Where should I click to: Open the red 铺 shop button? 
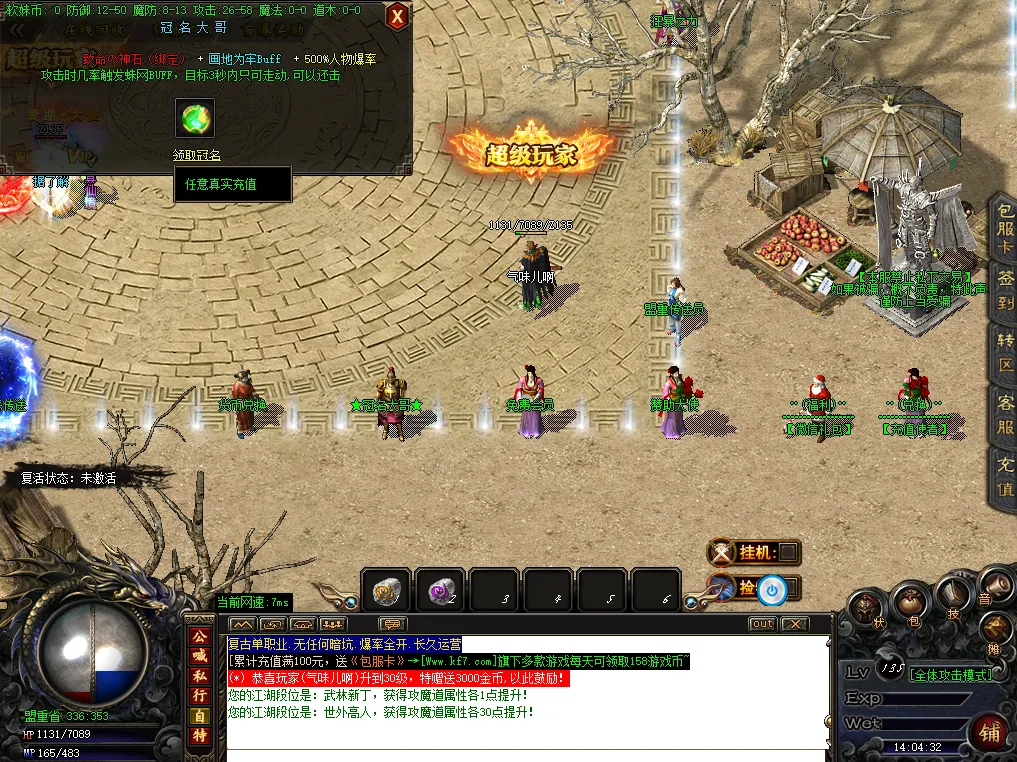[x=989, y=732]
